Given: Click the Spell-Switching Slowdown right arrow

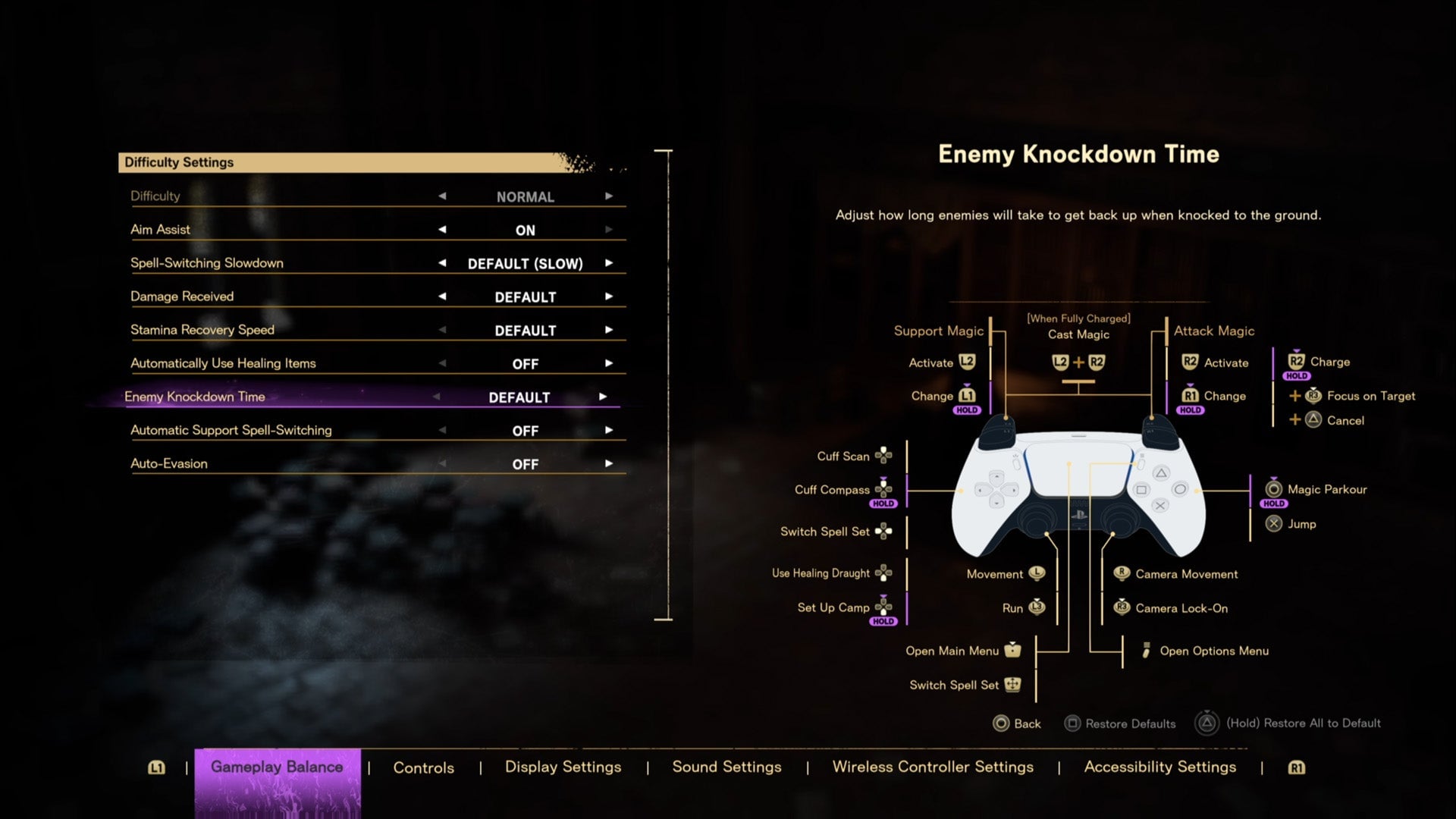Looking at the screenshot, I should point(608,263).
